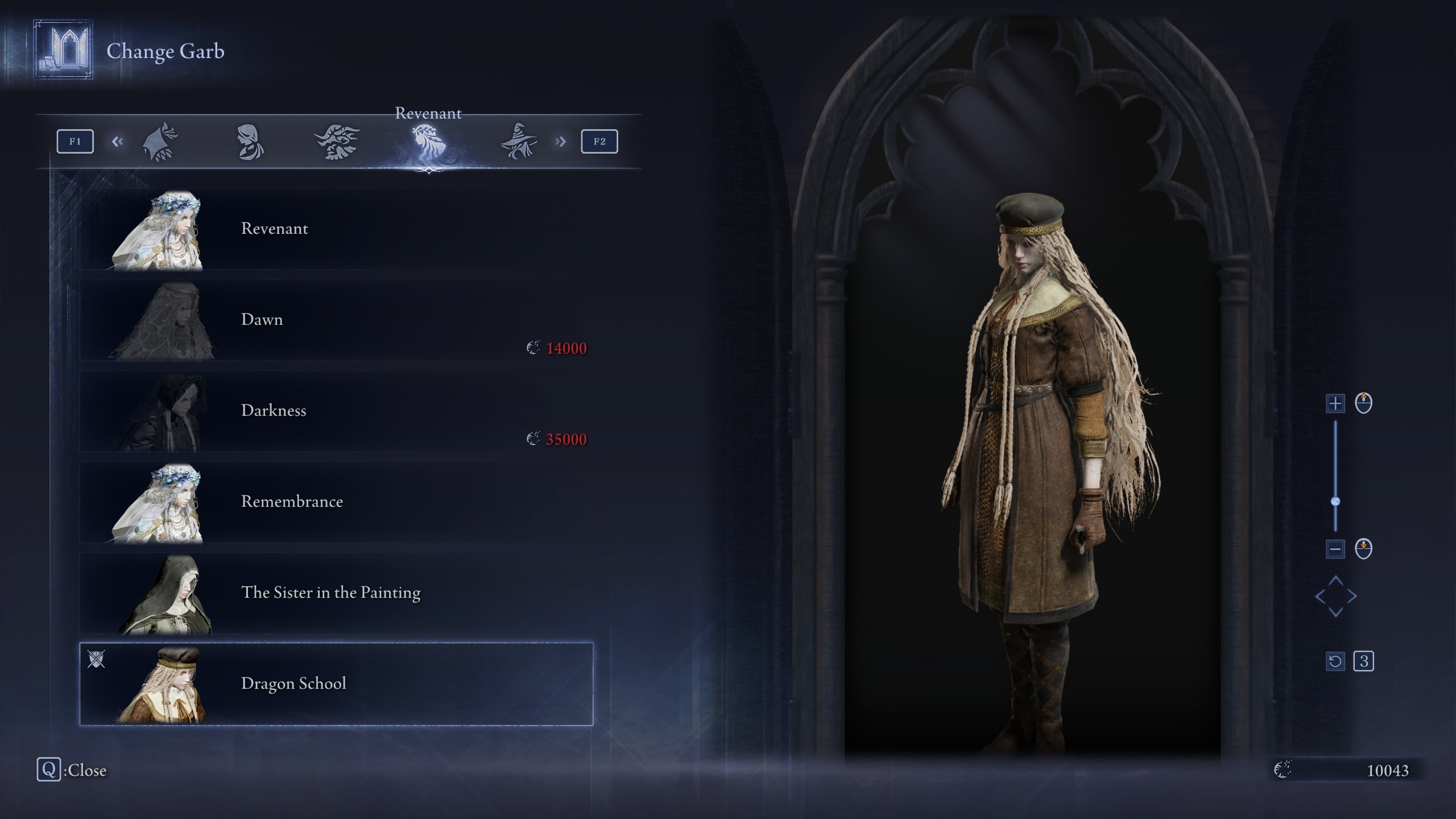Reset the character preview view
Viewport: 1456px width, 819px height.
(x=1335, y=661)
